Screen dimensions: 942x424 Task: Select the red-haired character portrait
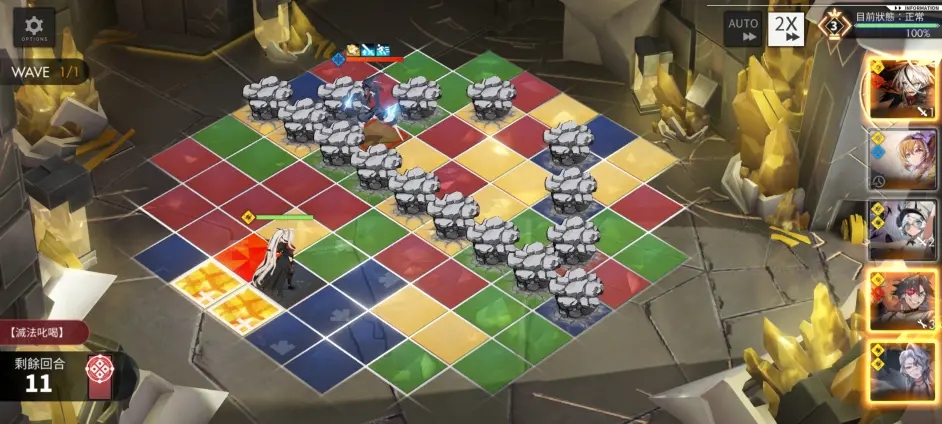click(x=903, y=300)
